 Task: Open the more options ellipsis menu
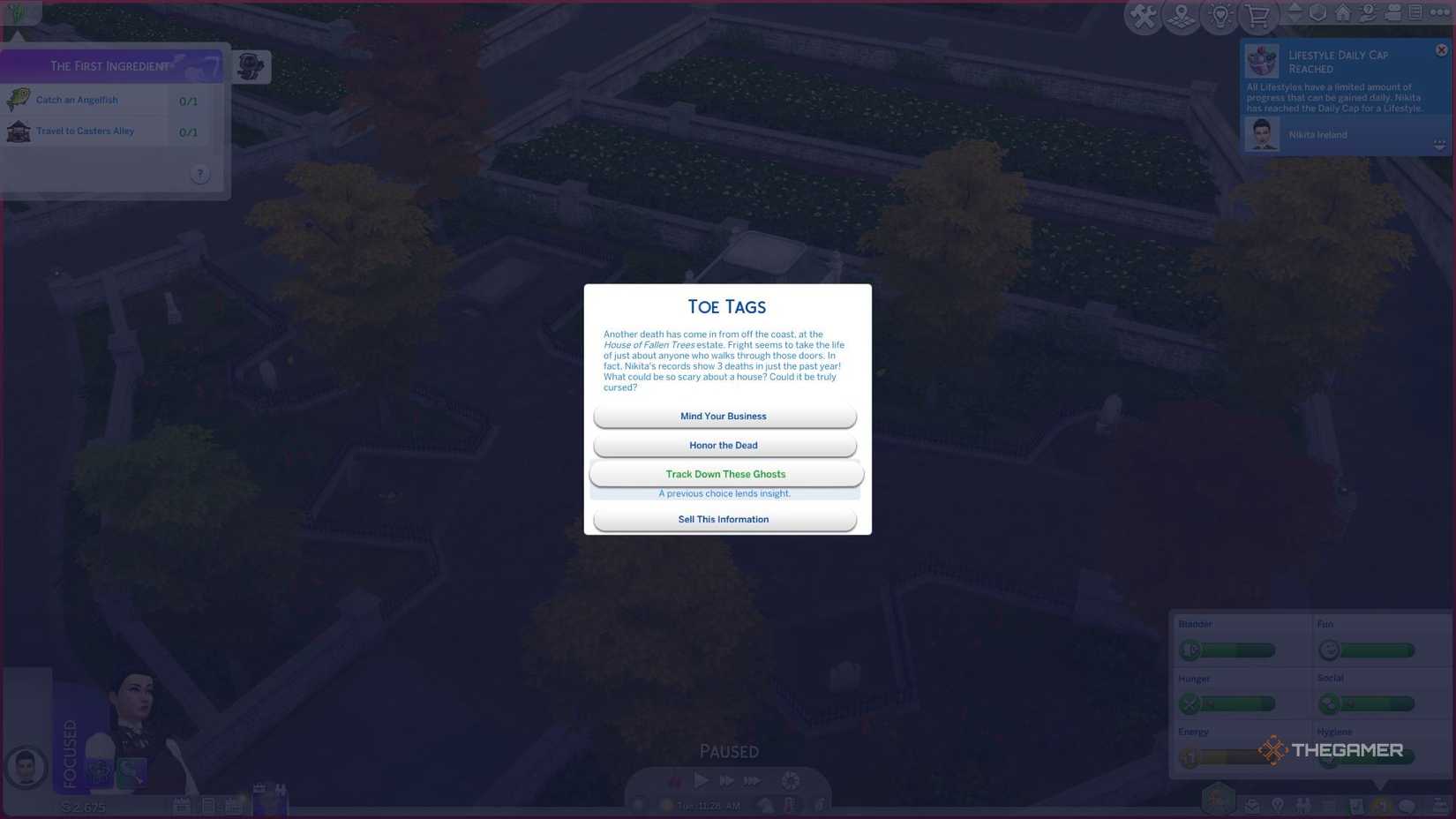point(1438,12)
